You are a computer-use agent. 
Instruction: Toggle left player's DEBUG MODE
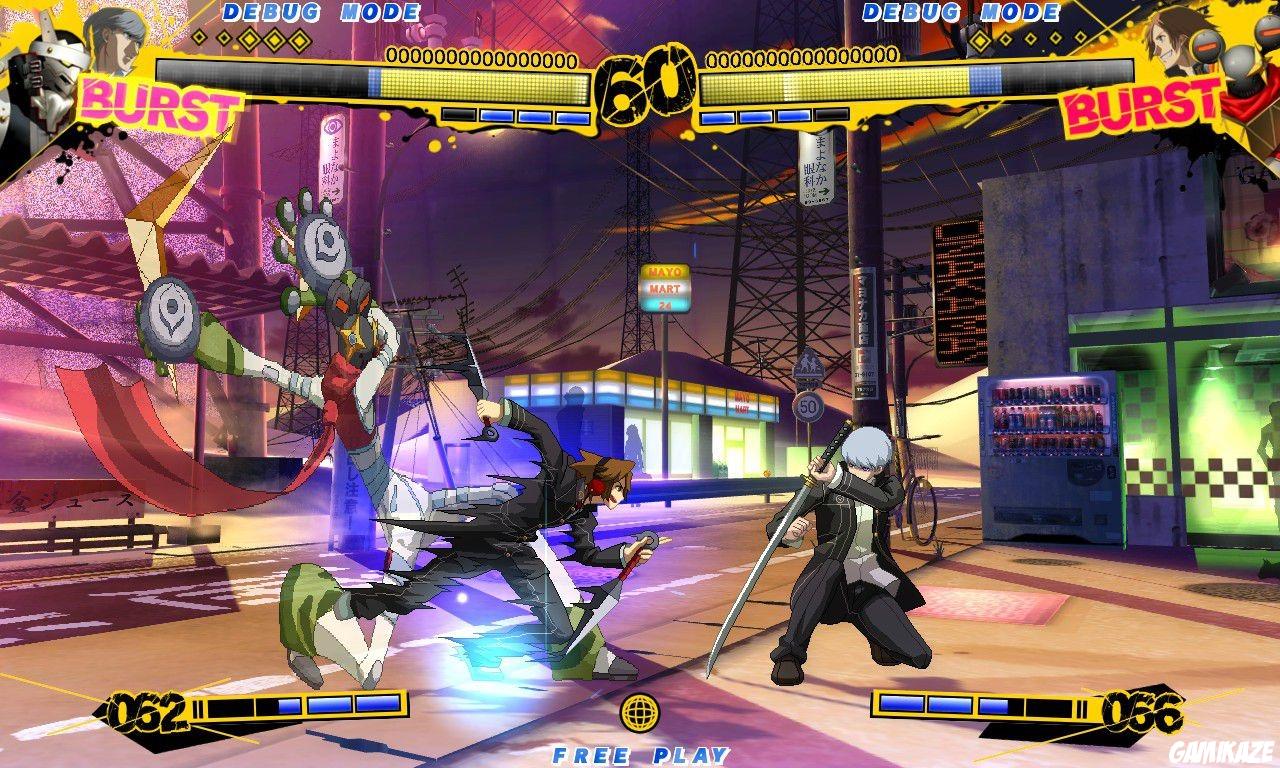click(x=322, y=13)
